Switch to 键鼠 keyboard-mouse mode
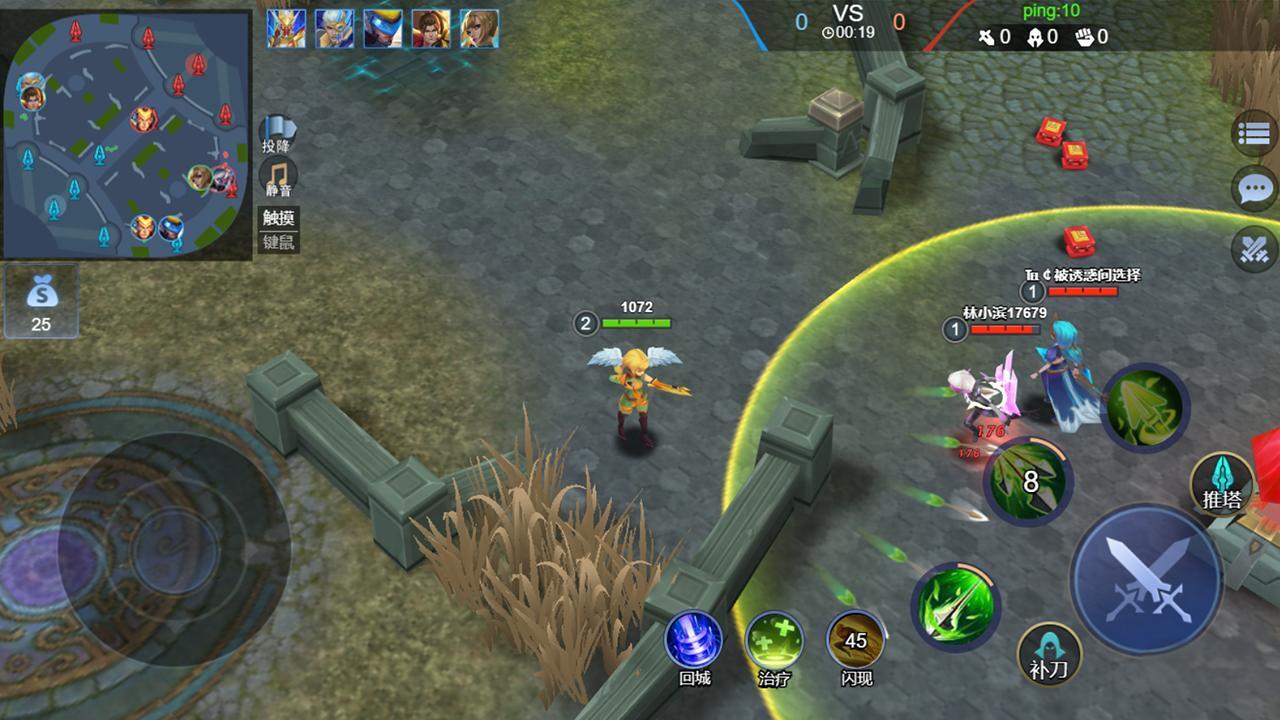 click(x=279, y=241)
